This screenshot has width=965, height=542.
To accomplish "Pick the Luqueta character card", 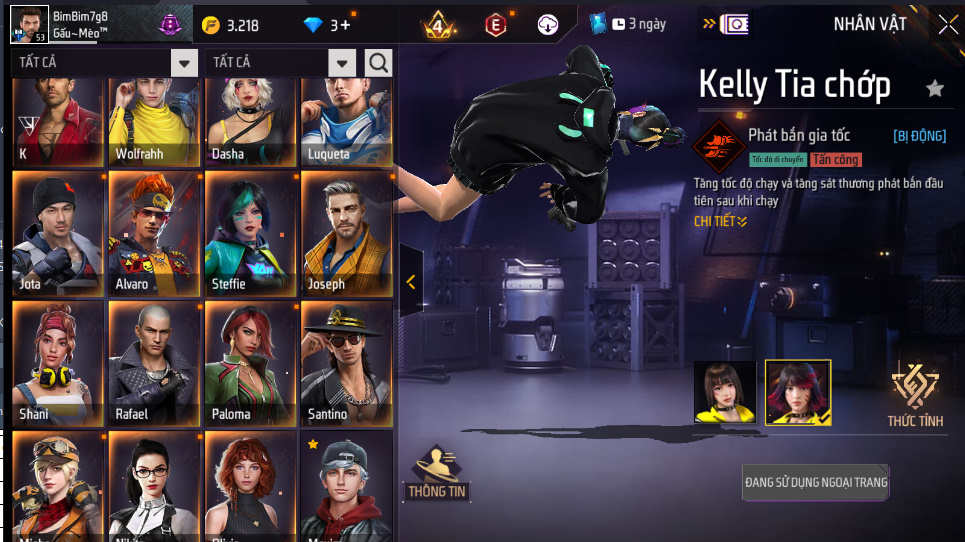I will (x=347, y=122).
